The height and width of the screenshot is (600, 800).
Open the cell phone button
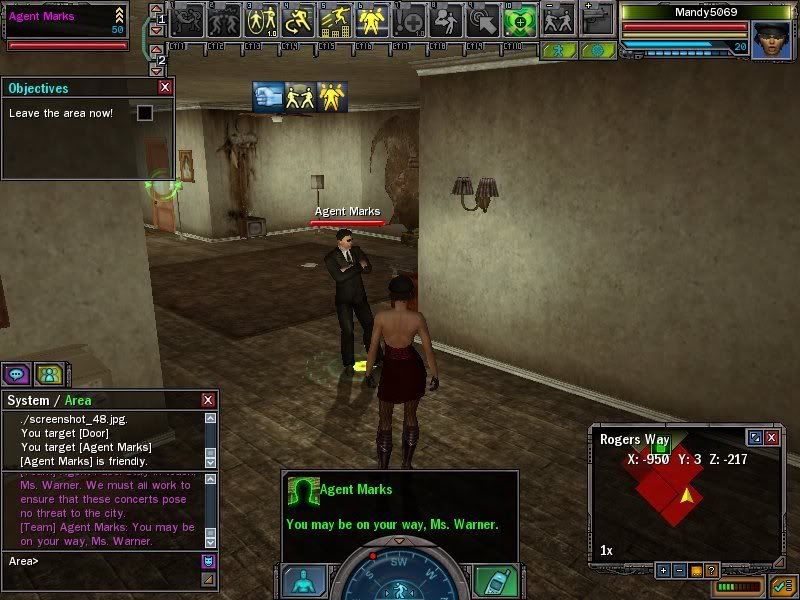(494, 581)
